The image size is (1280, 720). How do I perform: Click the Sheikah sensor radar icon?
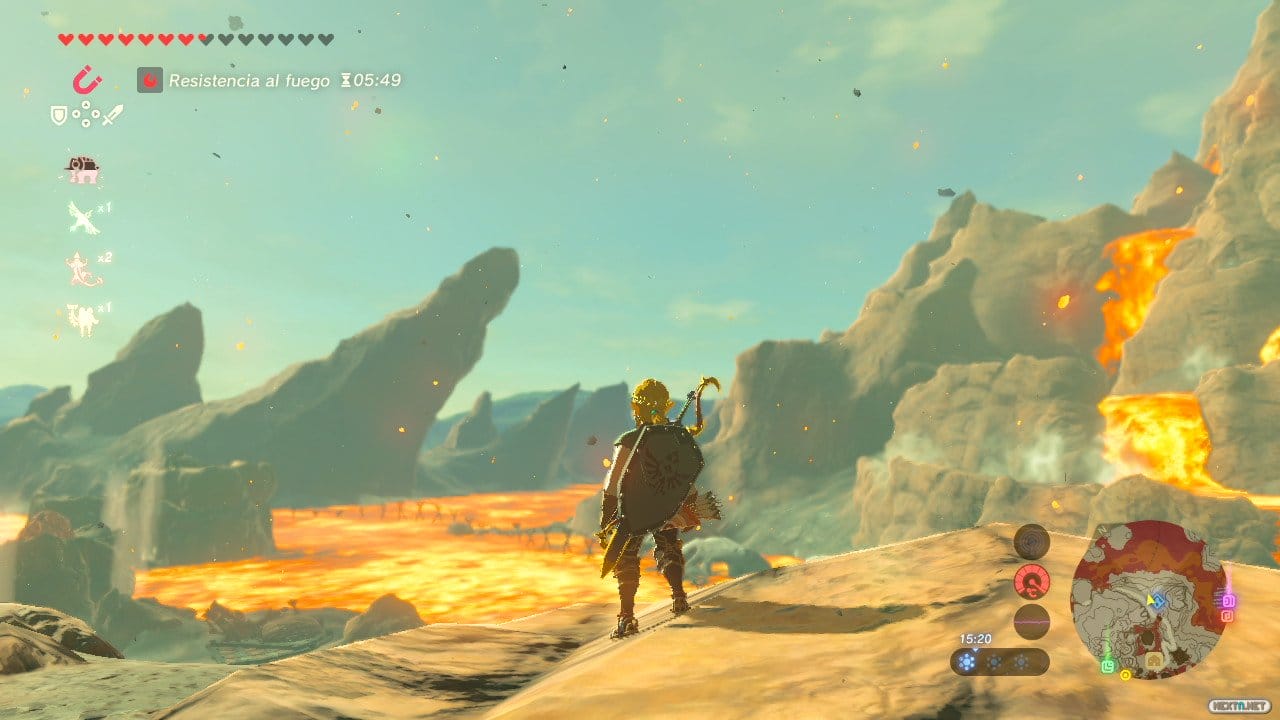click(x=1031, y=543)
